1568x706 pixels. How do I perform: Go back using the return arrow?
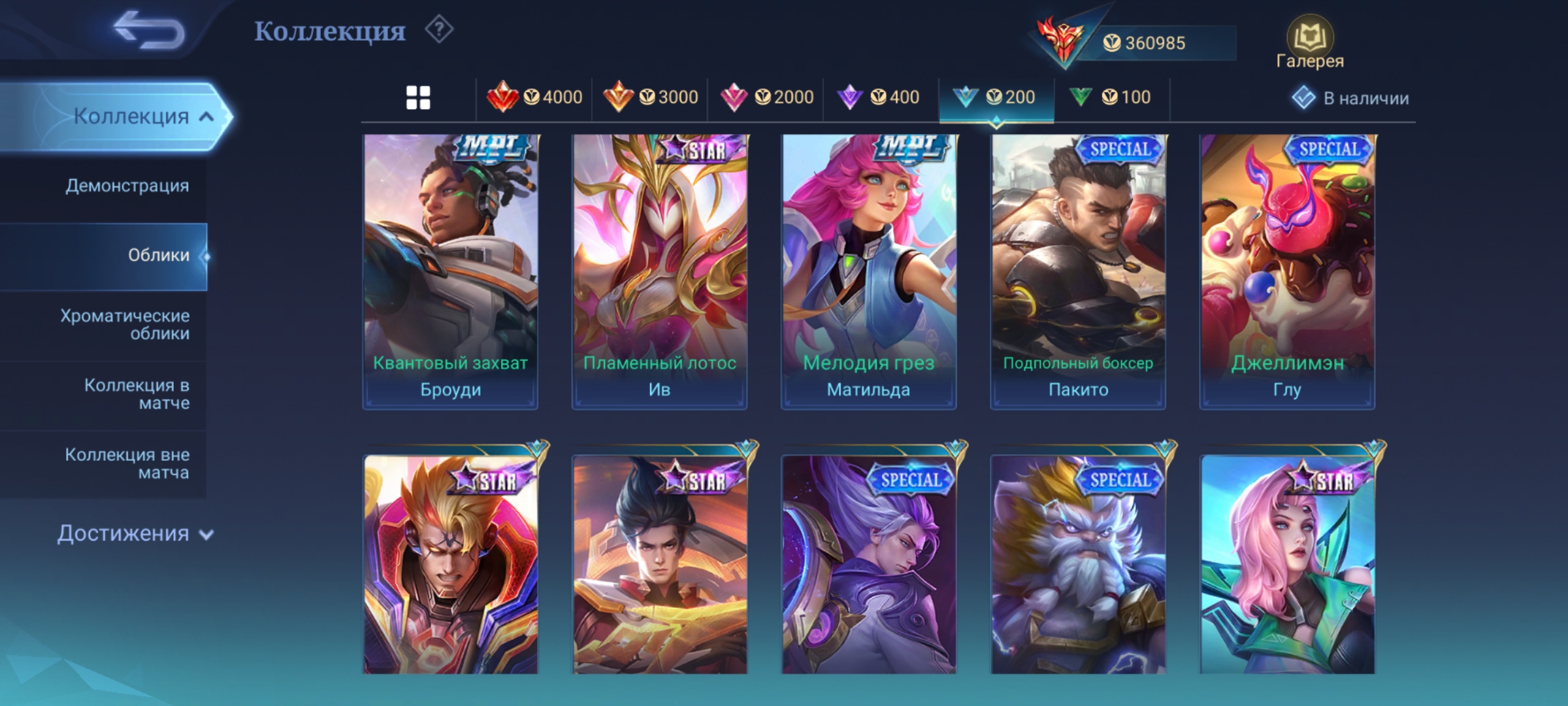point(149,31)
